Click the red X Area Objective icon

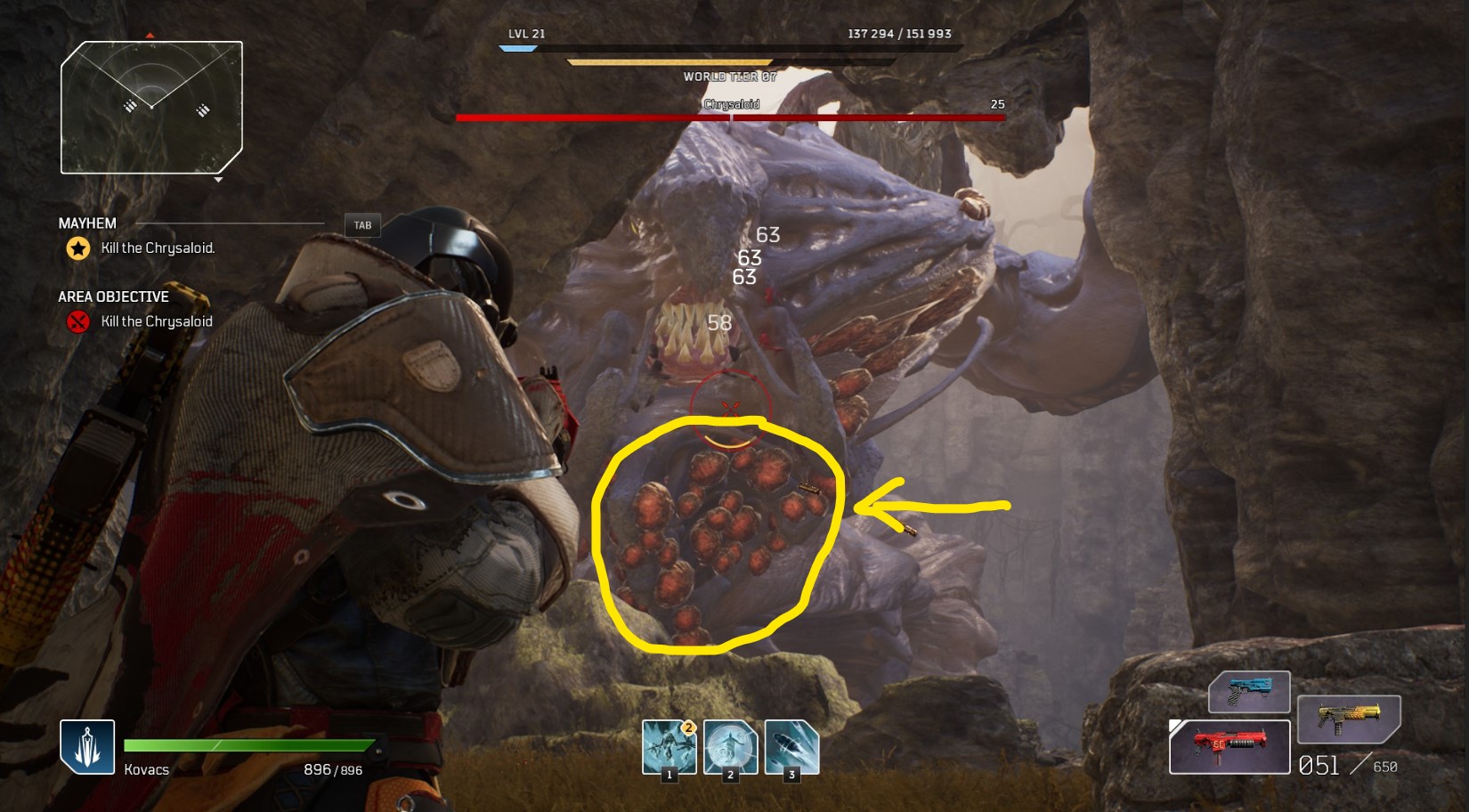click(x=76, y=321)
